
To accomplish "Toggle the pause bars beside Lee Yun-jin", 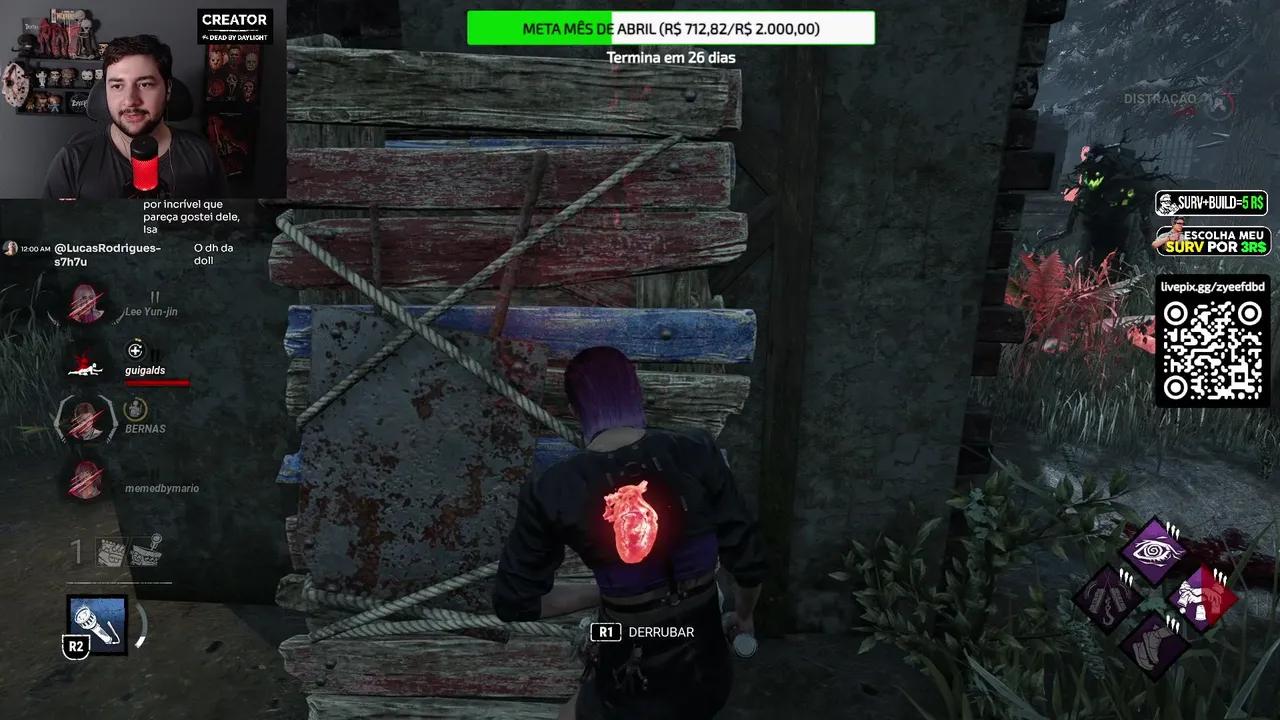I will (156, 296).
